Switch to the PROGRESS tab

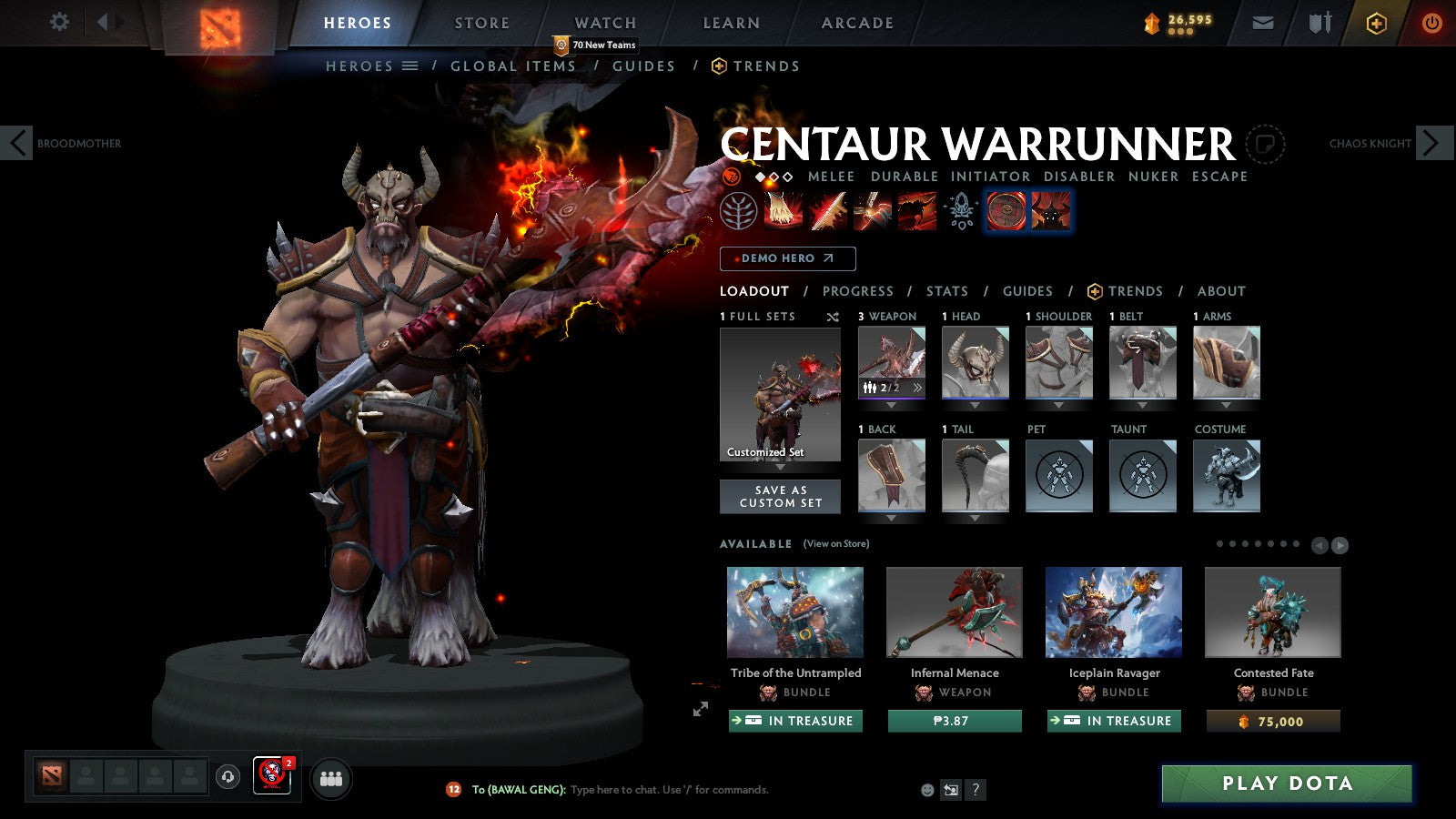pos(858,291)
